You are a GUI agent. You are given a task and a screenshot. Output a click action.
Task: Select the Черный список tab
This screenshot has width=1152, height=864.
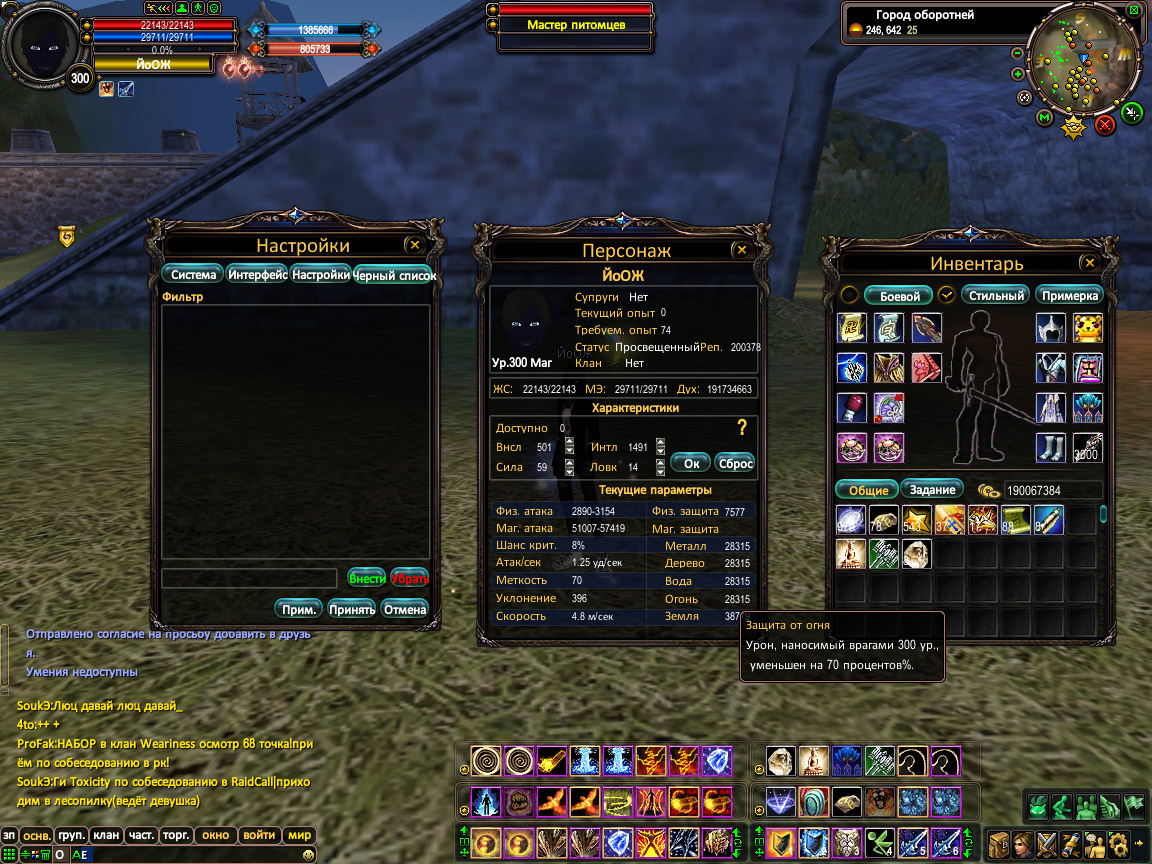394,275
